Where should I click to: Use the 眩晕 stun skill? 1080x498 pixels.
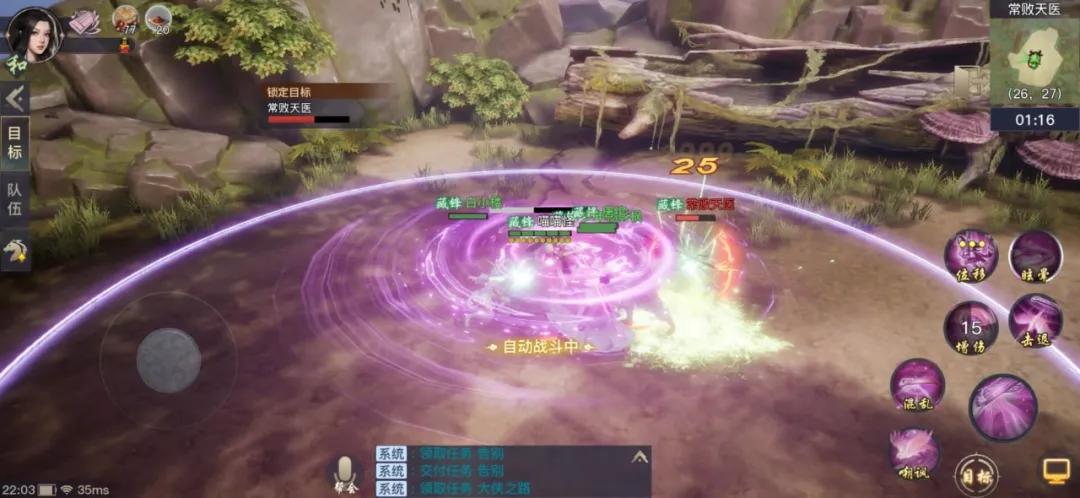[x=1035, y=256]
